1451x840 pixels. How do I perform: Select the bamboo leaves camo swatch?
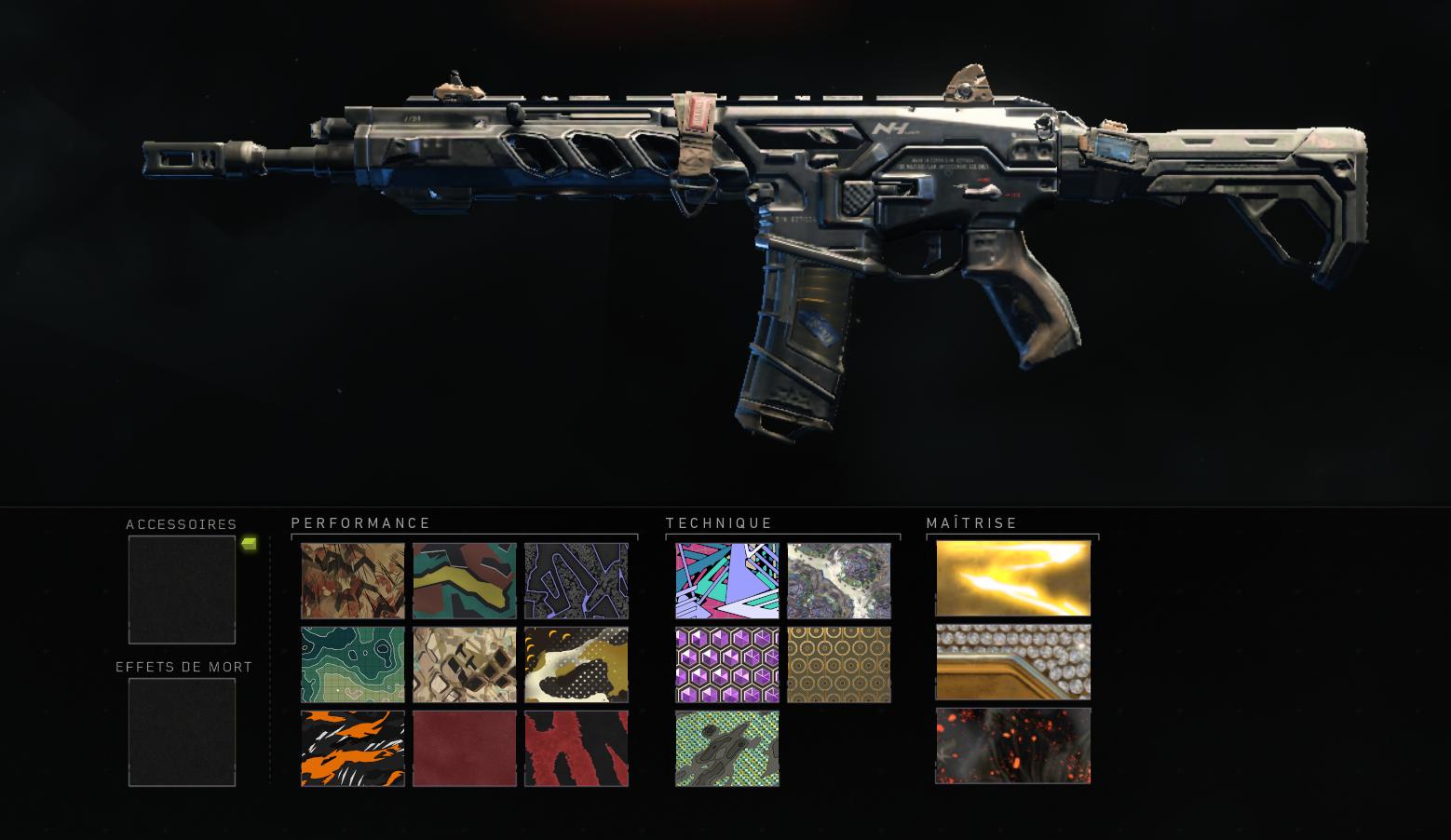pos(353,581)
